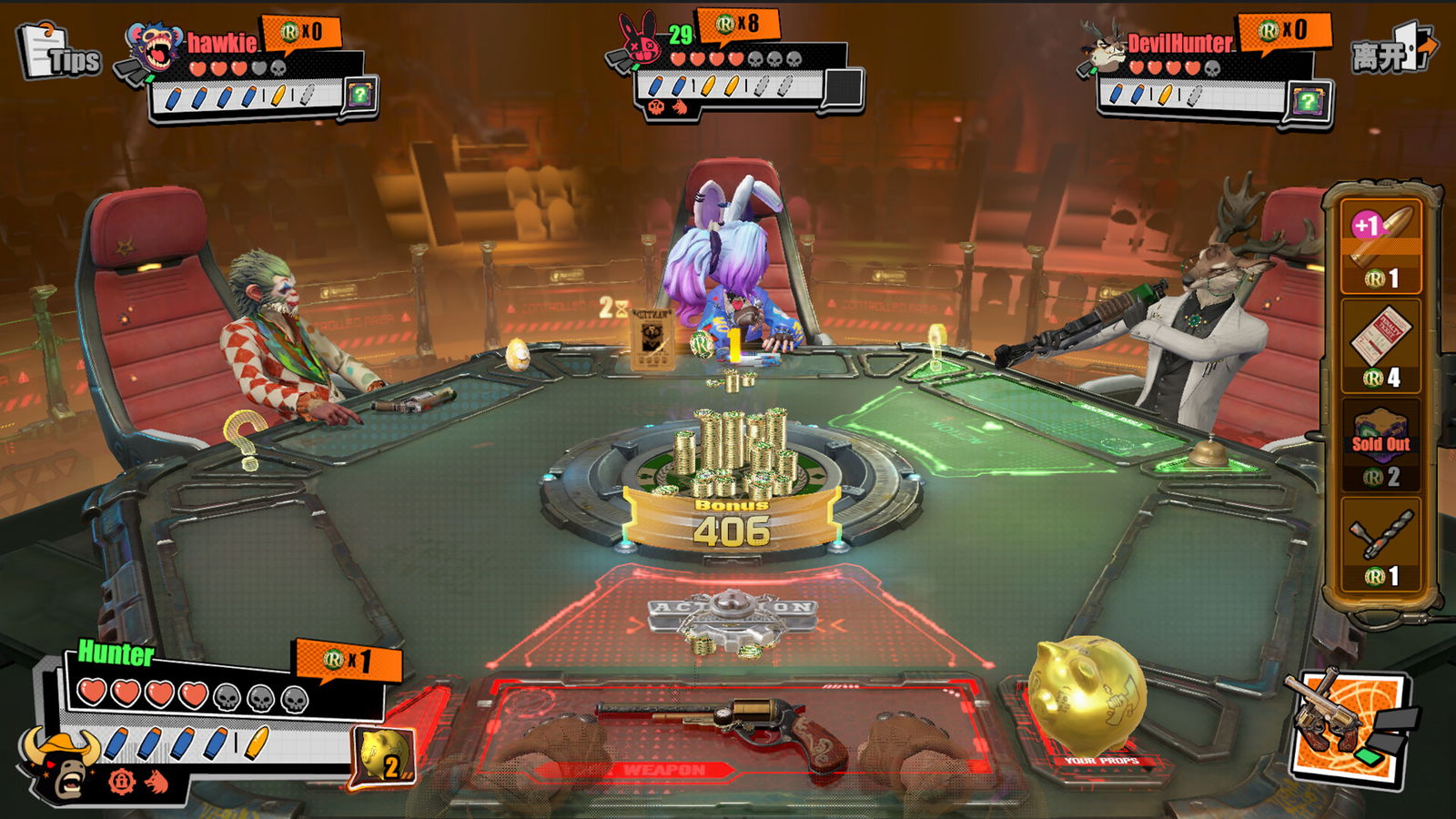Select DevilHunter's deer avatar
Screen dimensions: 1456x819
pos(1103,47)
